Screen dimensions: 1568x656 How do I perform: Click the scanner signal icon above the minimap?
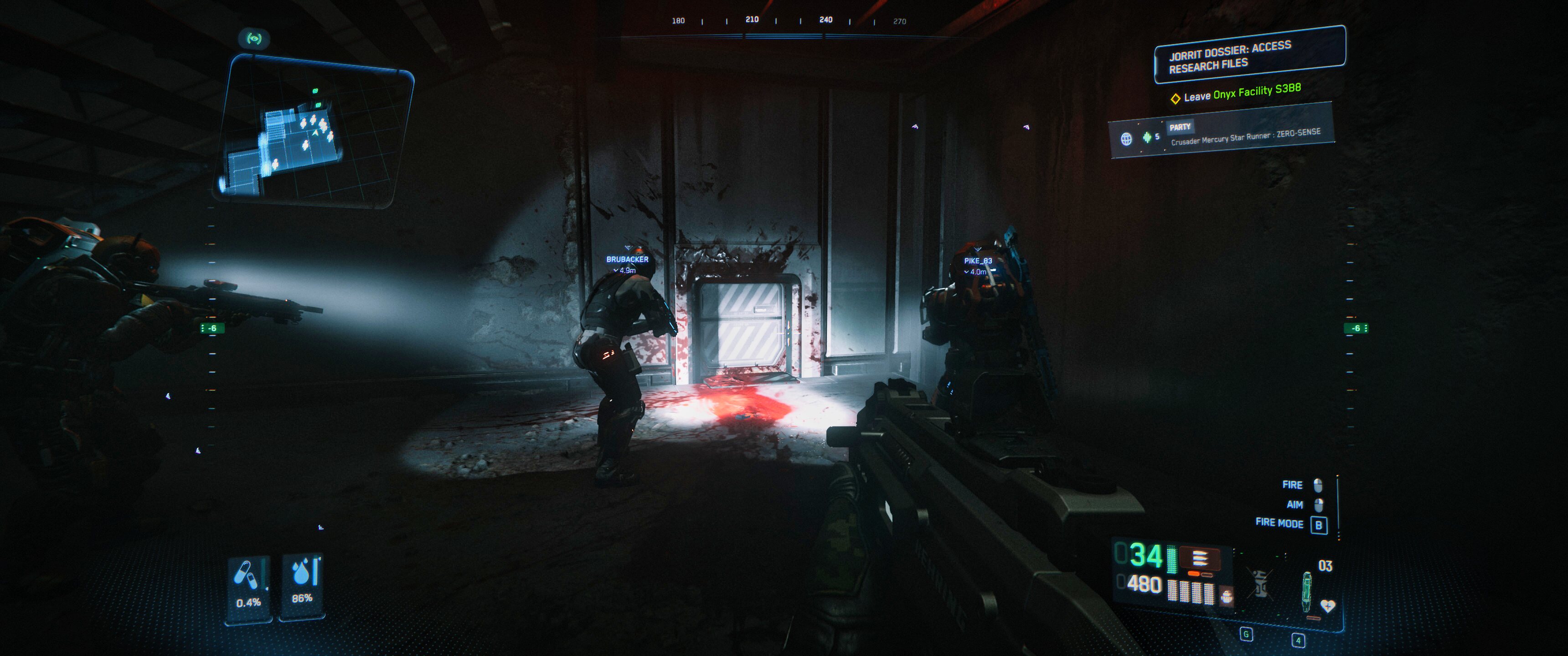point(254,39)
